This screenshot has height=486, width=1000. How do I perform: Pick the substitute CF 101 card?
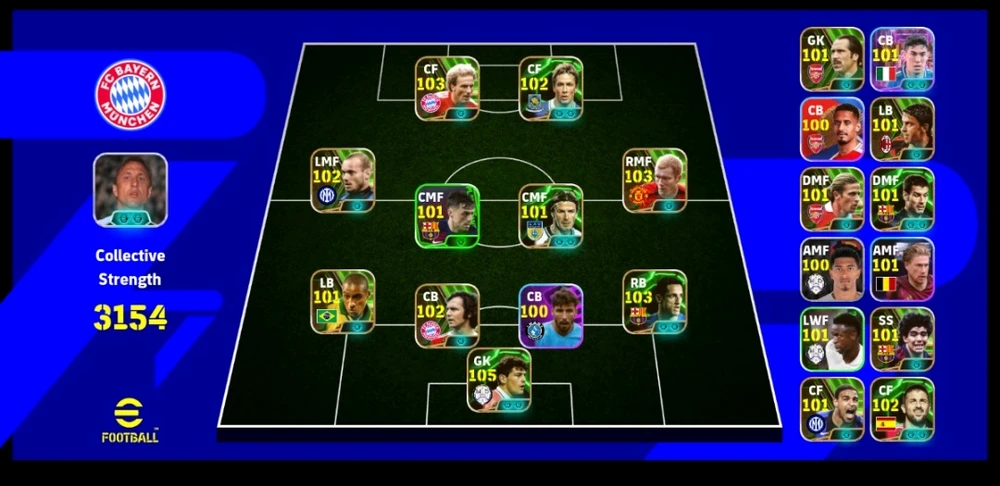point(832,410)
